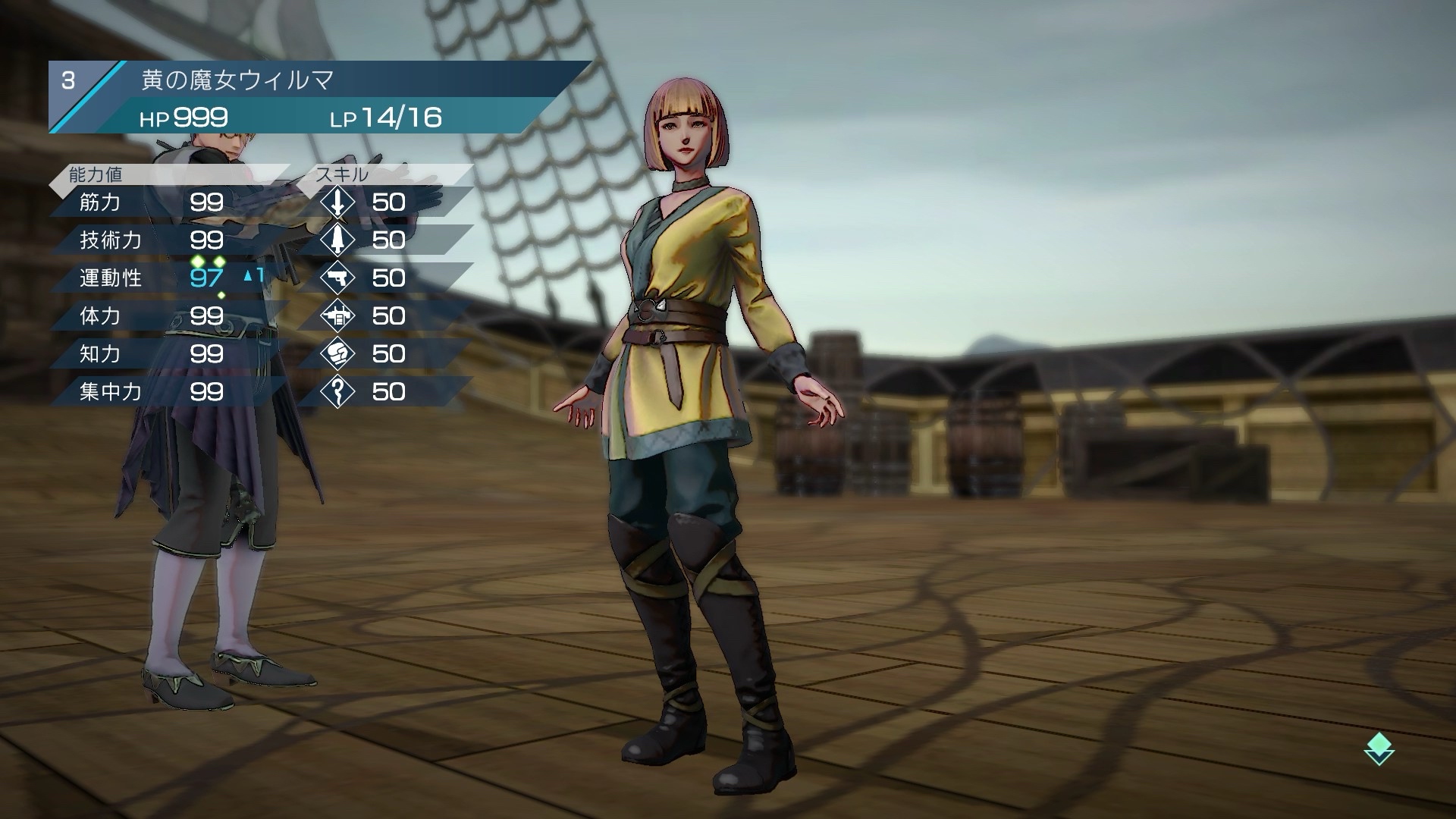Viewport: 1456px width, 819px height.
Task: Click the green diamond continue indicator
Action: click(1379, 748)
